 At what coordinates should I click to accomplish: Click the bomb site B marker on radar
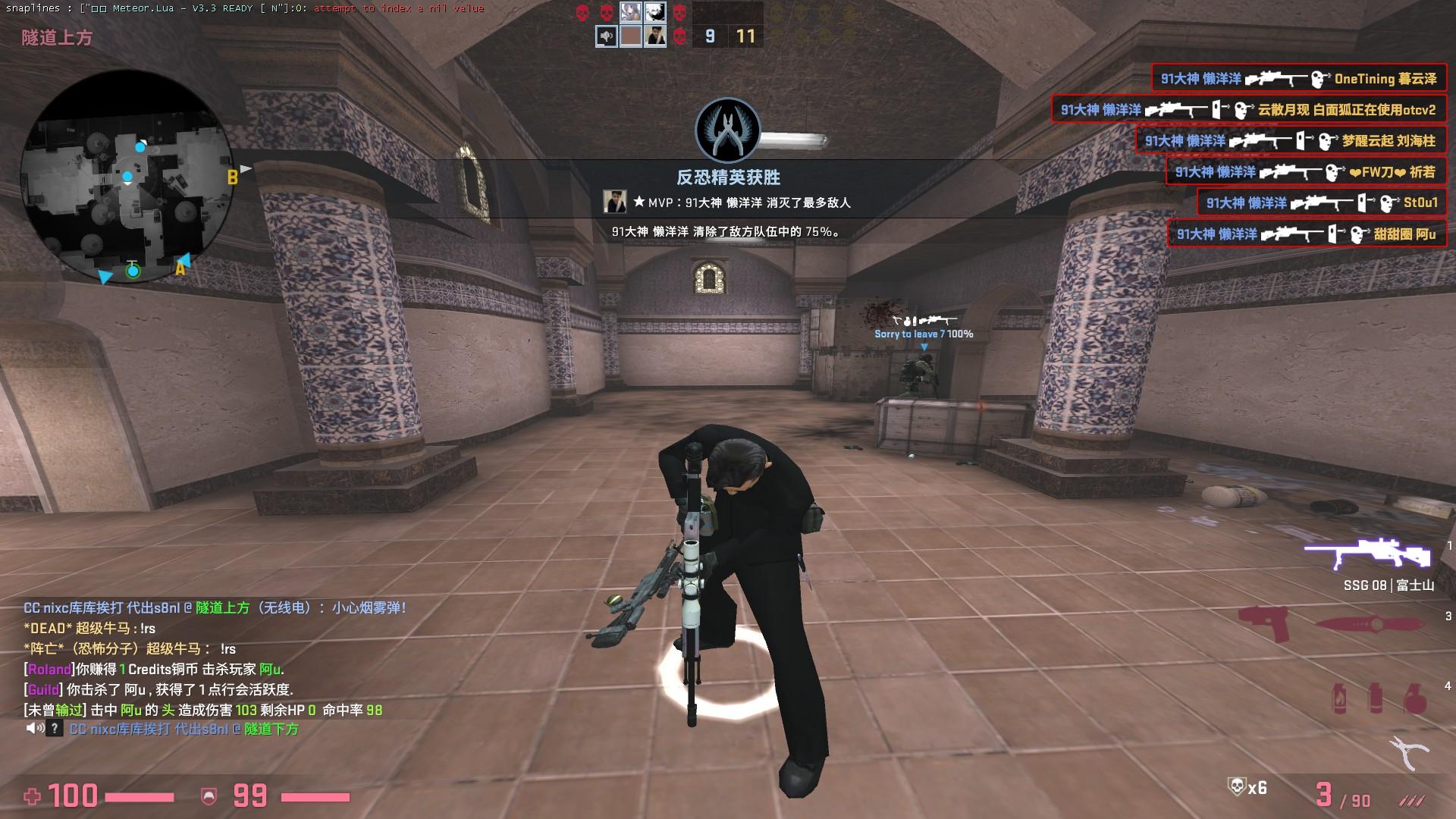[x=233, y=177]
